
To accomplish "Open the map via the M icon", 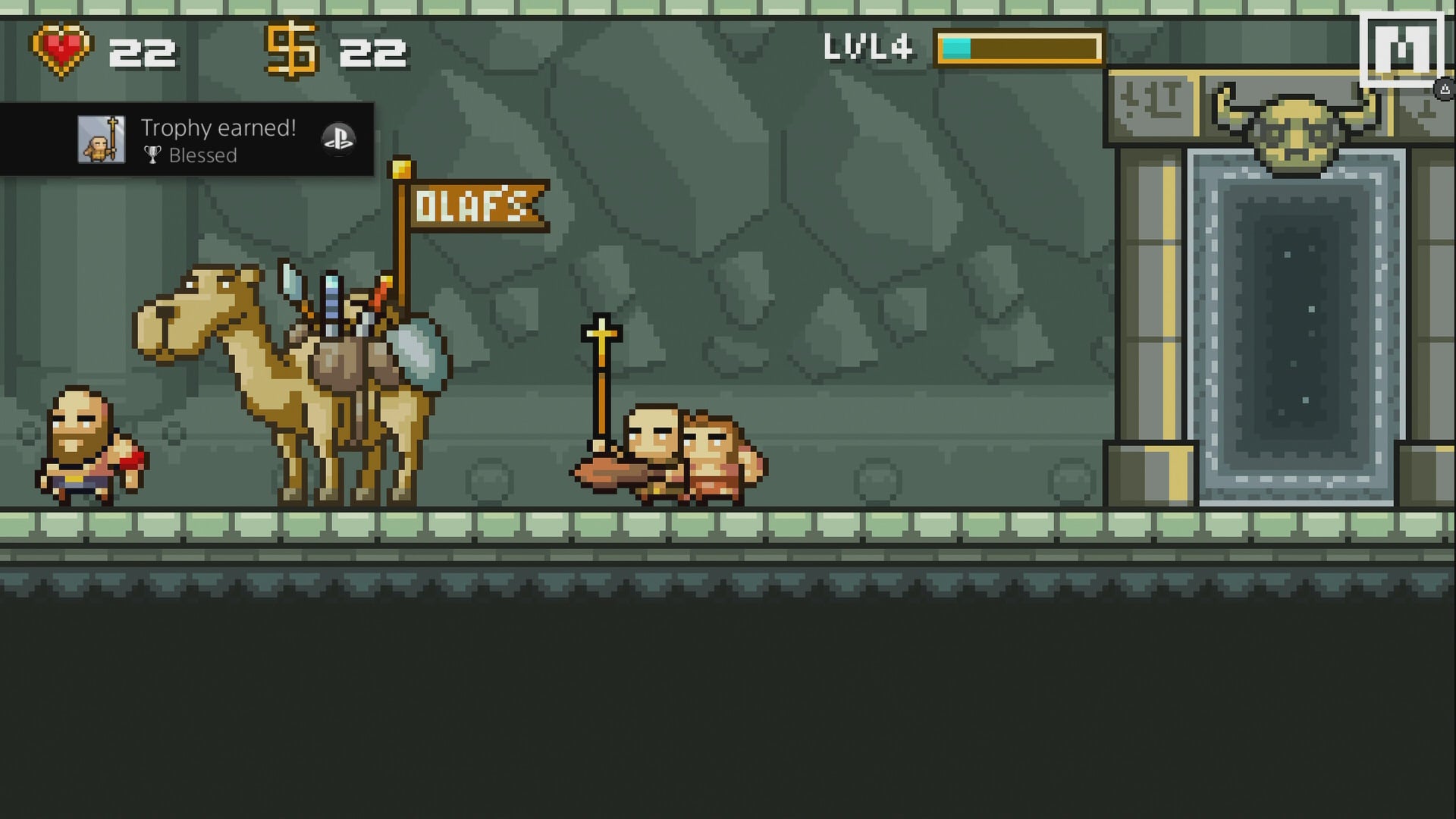I will tap(1402, 47).
